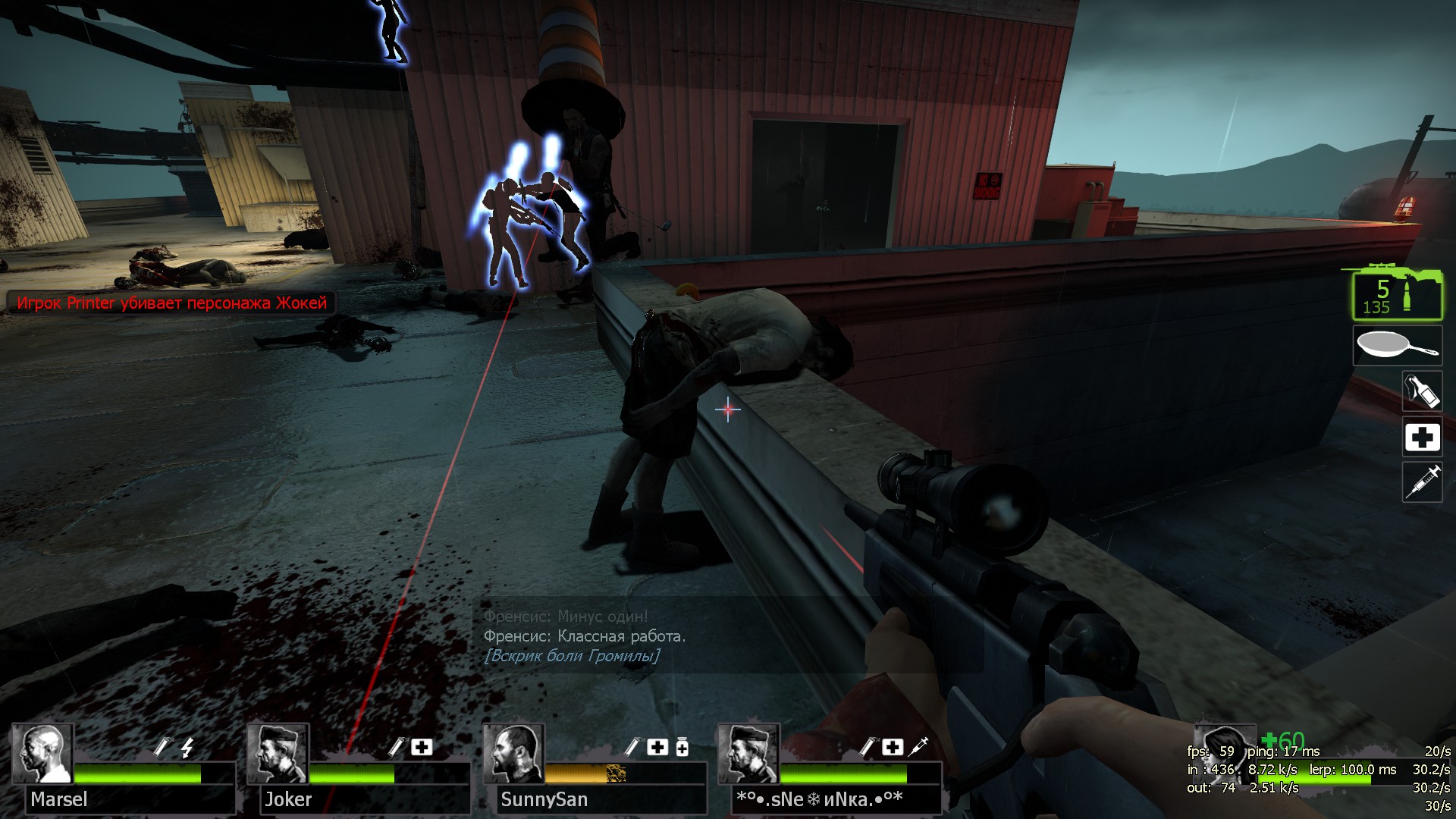Choose the molotov bottle slot
This screenshot has height=819, width=1456.
tap(1422, 392)
